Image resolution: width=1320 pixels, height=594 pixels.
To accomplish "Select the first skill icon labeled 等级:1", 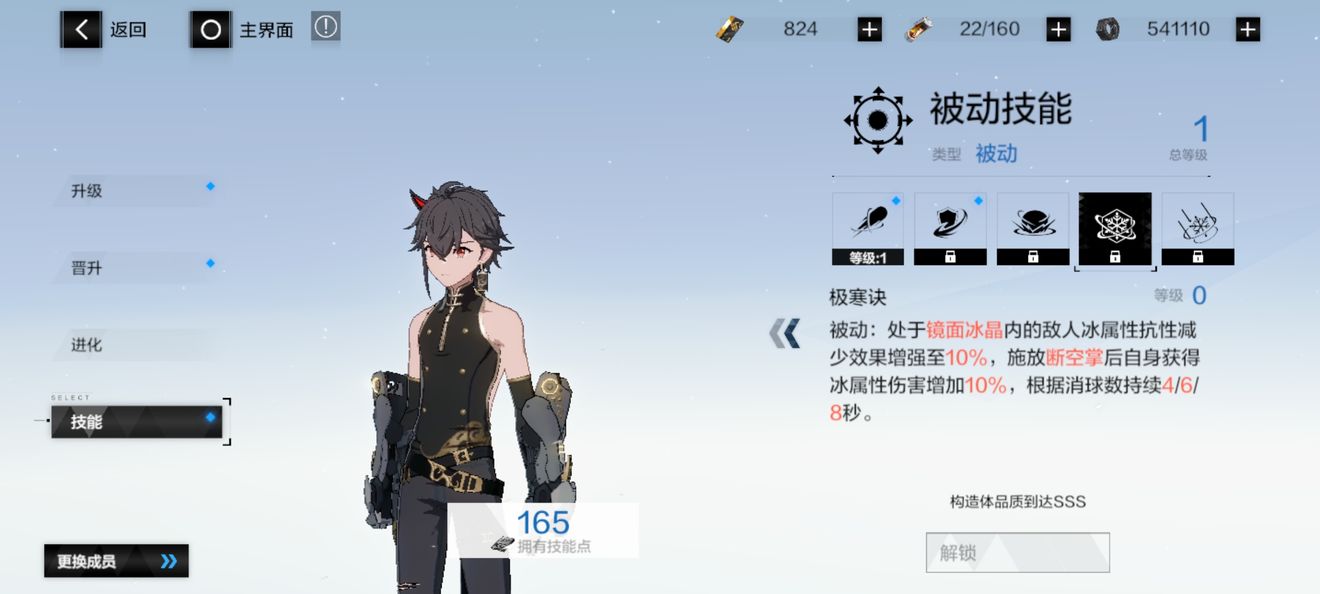I will point(867,229).
